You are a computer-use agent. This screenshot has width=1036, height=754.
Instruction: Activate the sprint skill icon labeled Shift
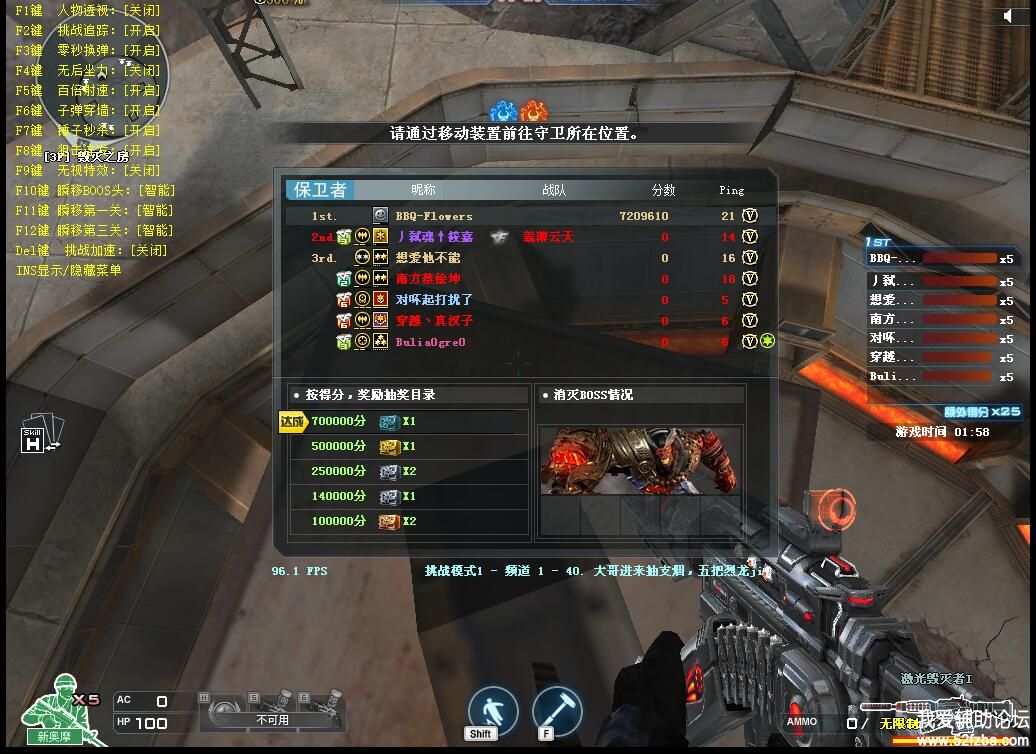[x=493, y=710]
